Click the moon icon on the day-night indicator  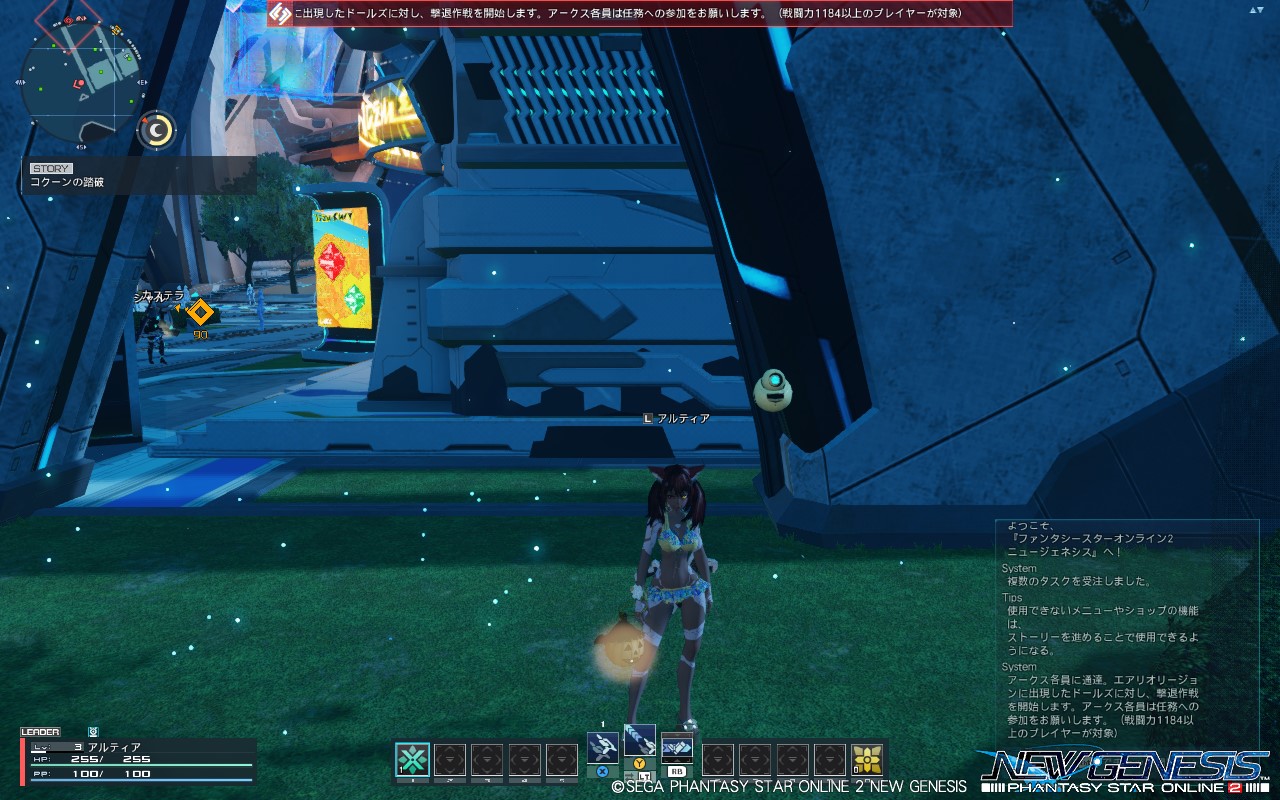(155, 128)
